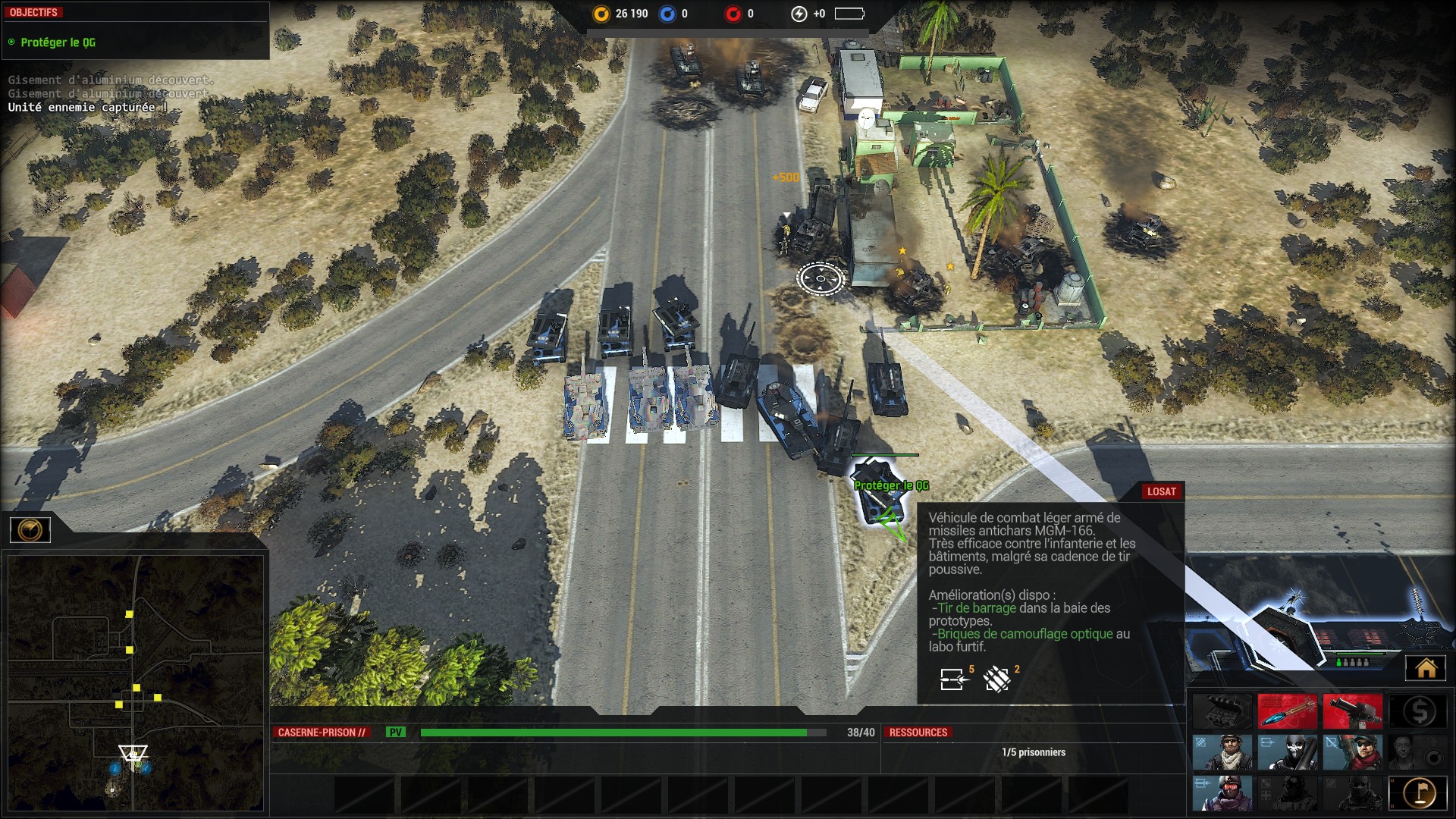This screenshot has height=819, width=1456.
Task: Choose the red twin-barrel turret upgrade icon
Action: [1352, 711]
